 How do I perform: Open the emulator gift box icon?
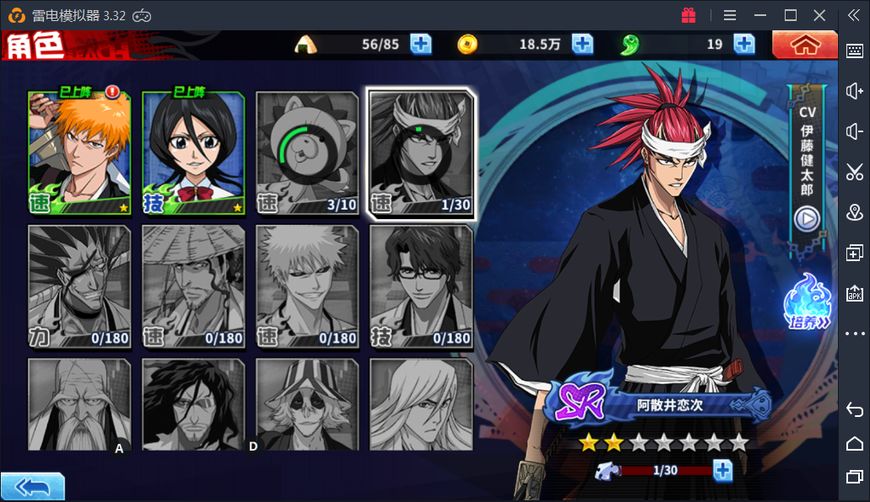[688, 15]
